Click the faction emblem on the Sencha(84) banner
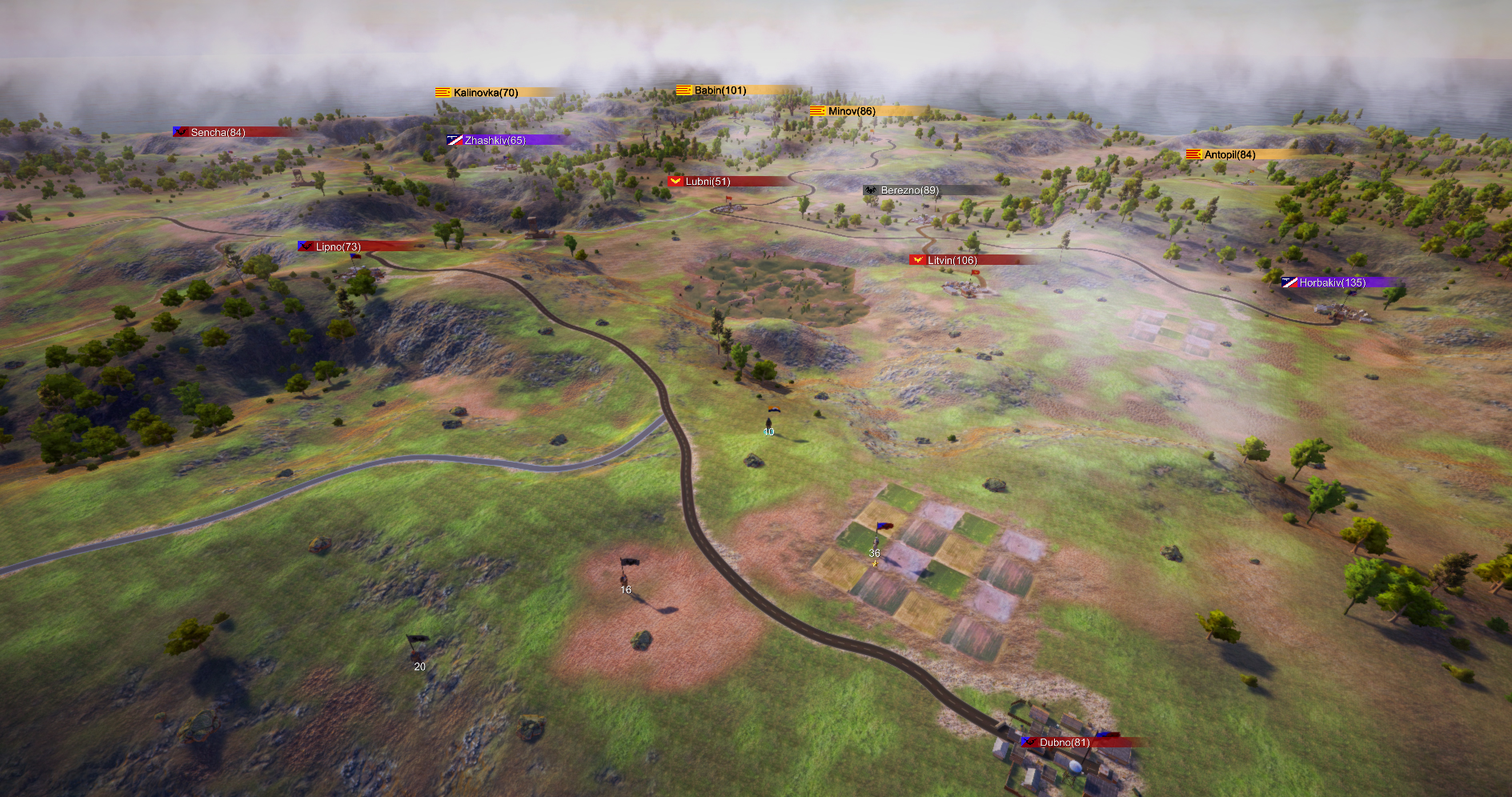Screen dimensions: 1512x797 click(180, 132)
